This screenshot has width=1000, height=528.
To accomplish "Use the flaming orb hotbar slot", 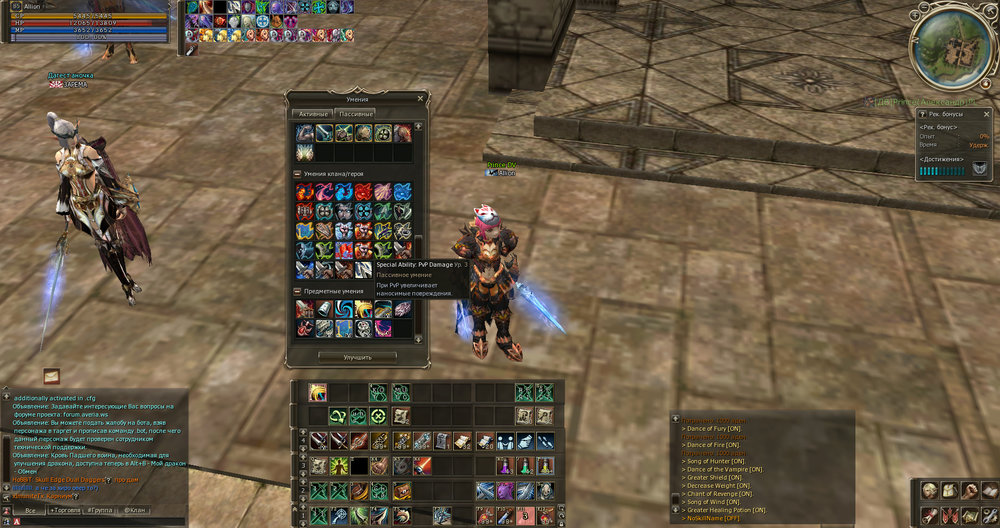I will (318, 391).
